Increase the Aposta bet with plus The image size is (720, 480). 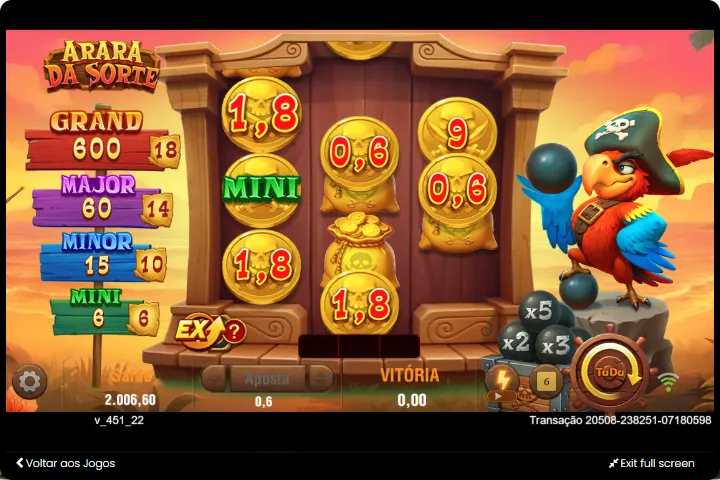[319, 378]
